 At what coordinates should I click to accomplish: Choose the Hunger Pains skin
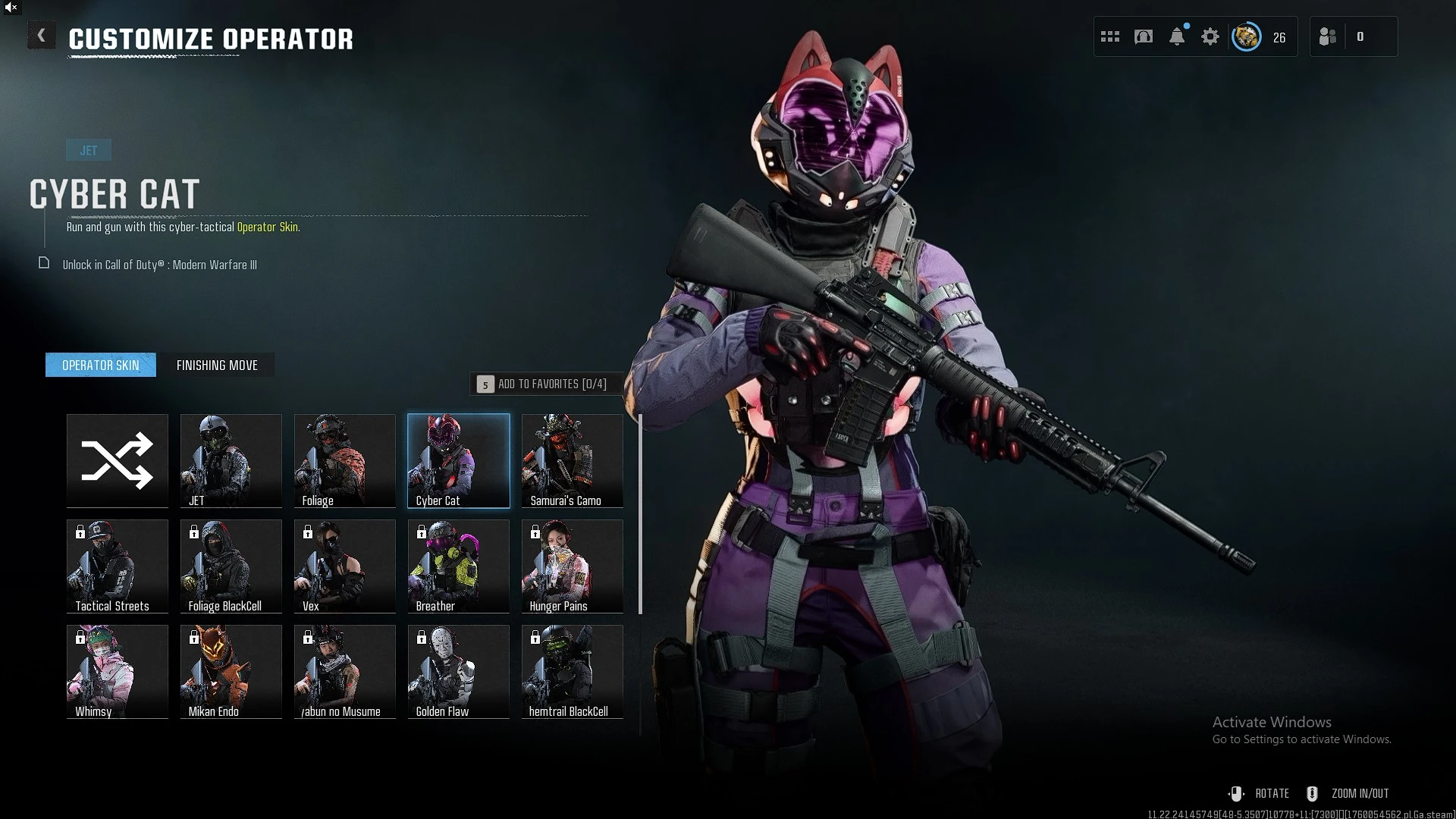(573, 566)
